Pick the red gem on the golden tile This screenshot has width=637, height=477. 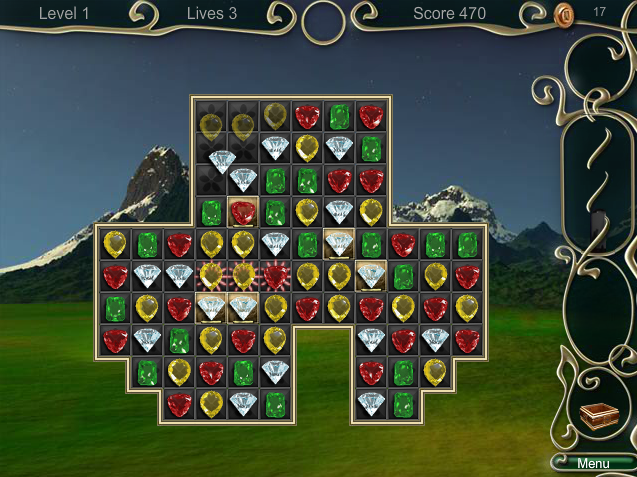pos(243,212)
